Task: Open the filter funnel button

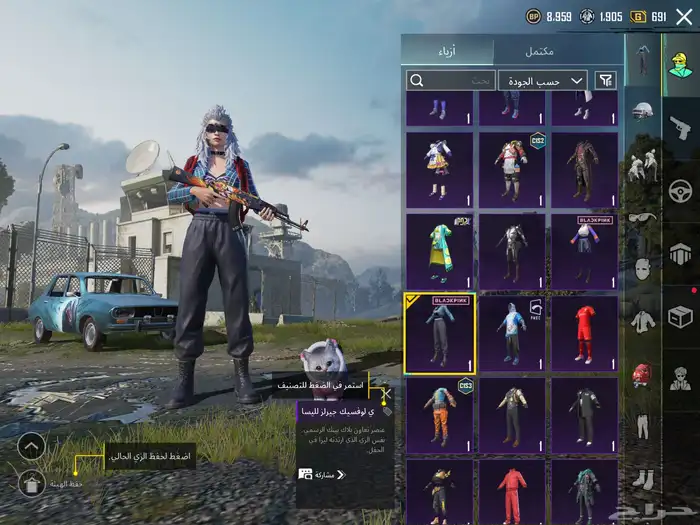Action: pos(606,80)
